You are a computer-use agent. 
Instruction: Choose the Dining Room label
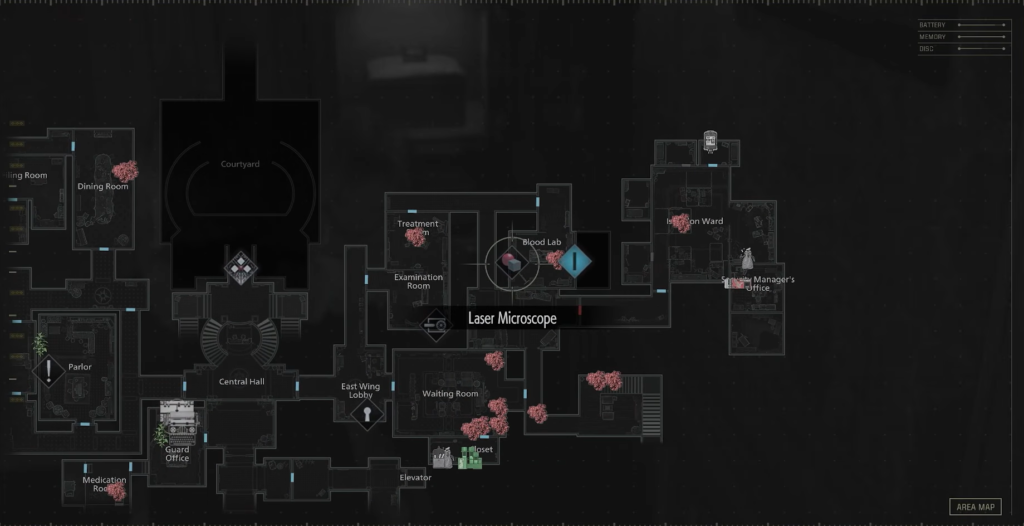[x=102, y=187]
